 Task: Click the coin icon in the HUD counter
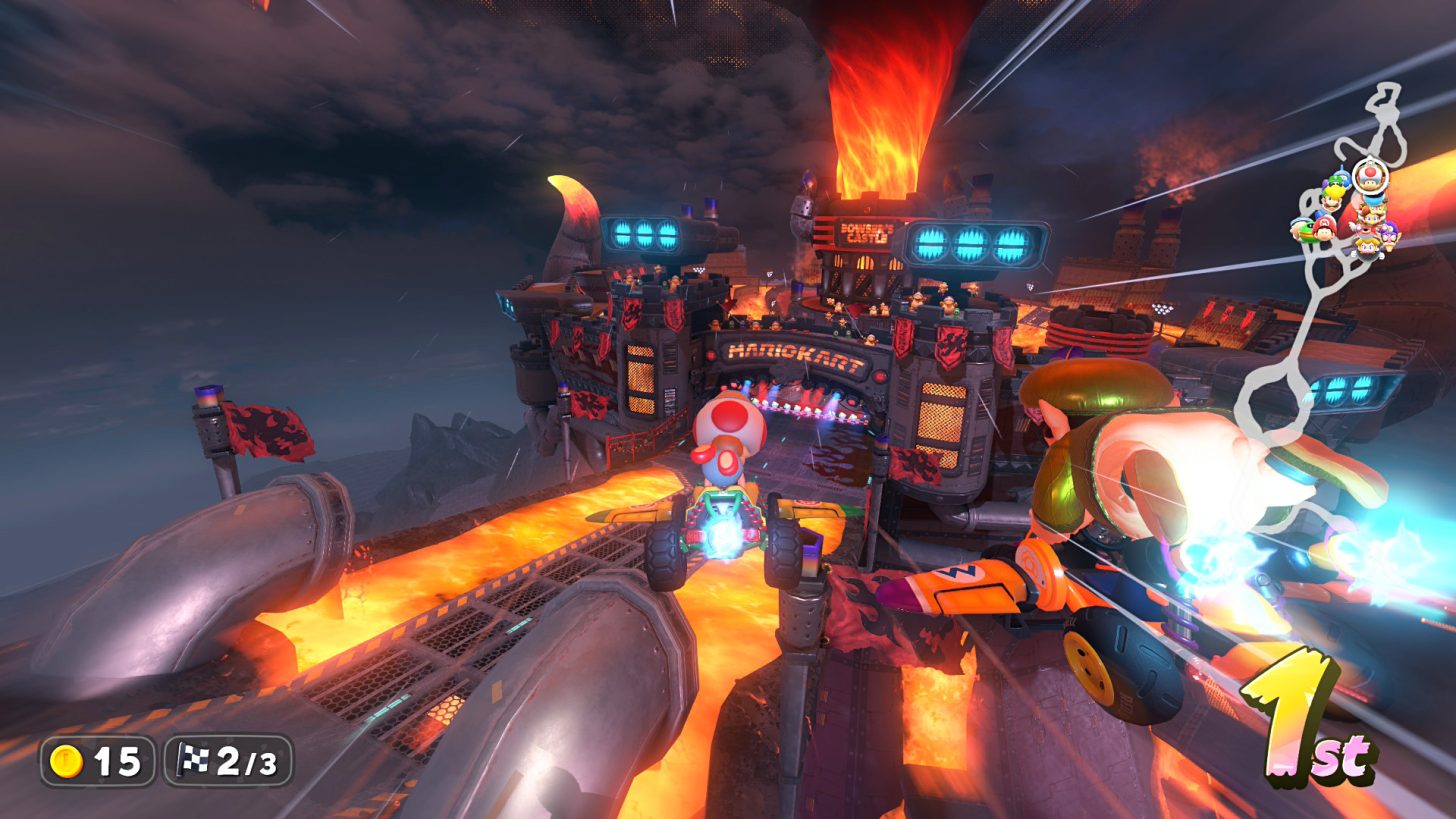point(66,760)
